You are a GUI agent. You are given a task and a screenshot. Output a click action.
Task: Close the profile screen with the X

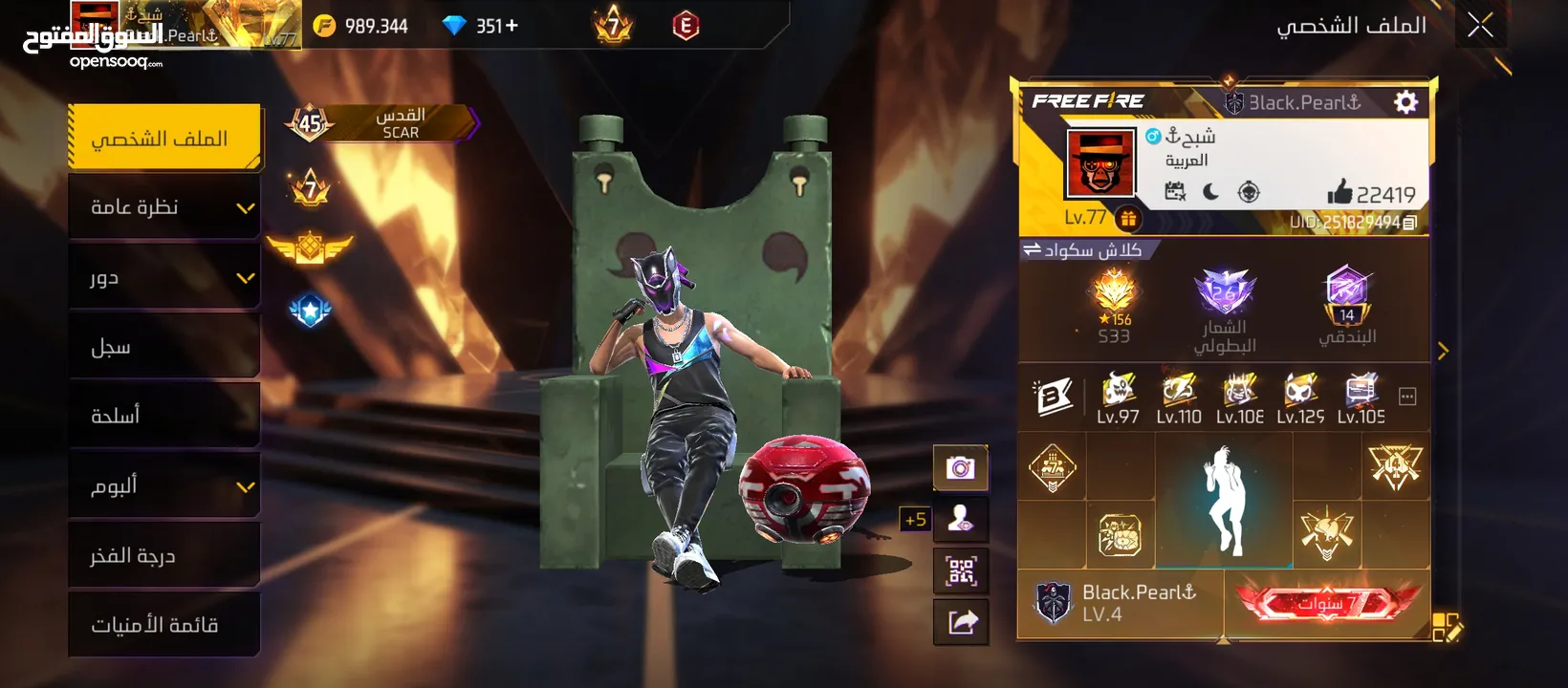[x=1480, y=26]
